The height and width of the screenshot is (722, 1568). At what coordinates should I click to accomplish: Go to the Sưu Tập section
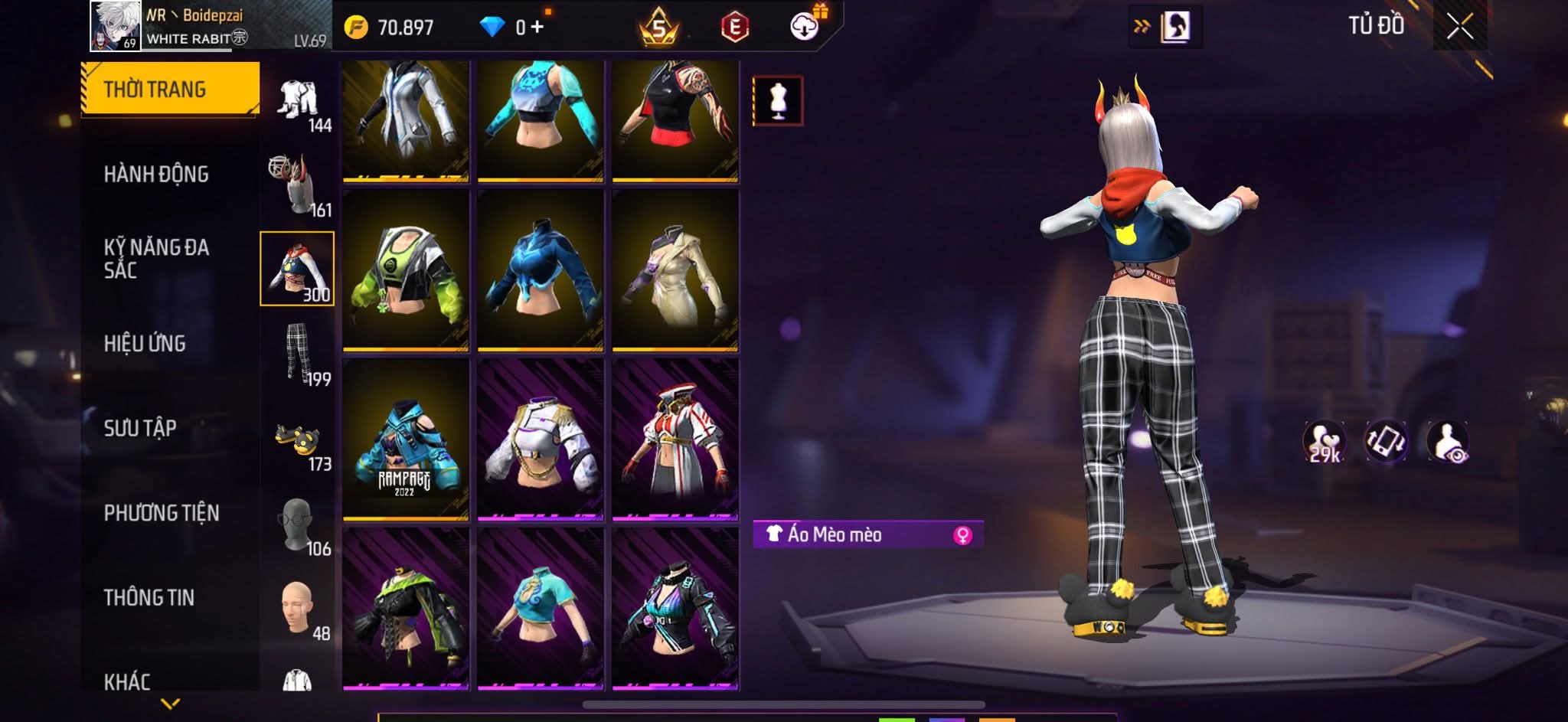point(140,428)
